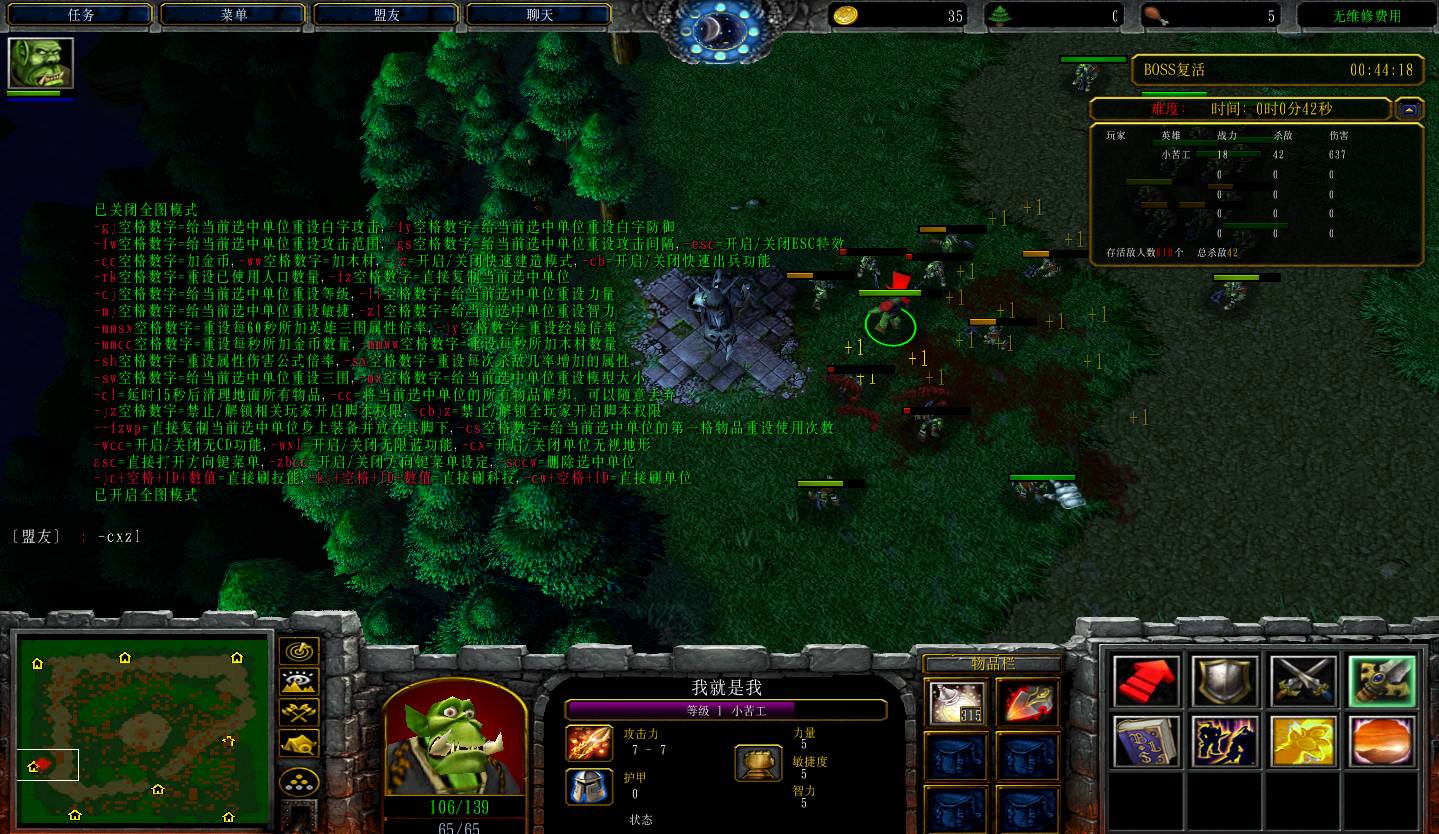Select the red flaming arrowhead item slot

(1027, 703)
